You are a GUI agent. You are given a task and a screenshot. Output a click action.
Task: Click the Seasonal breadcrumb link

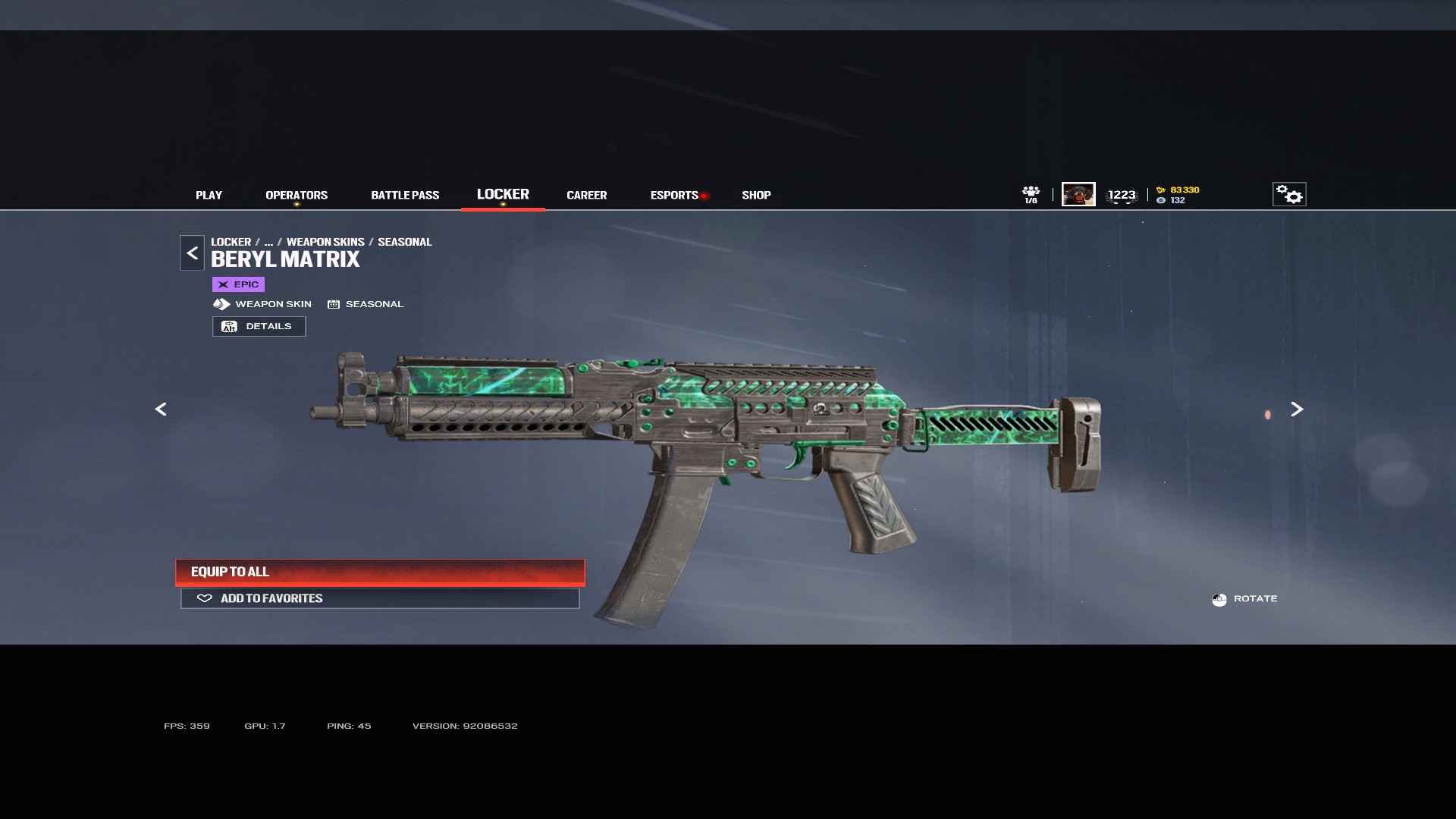404,242
